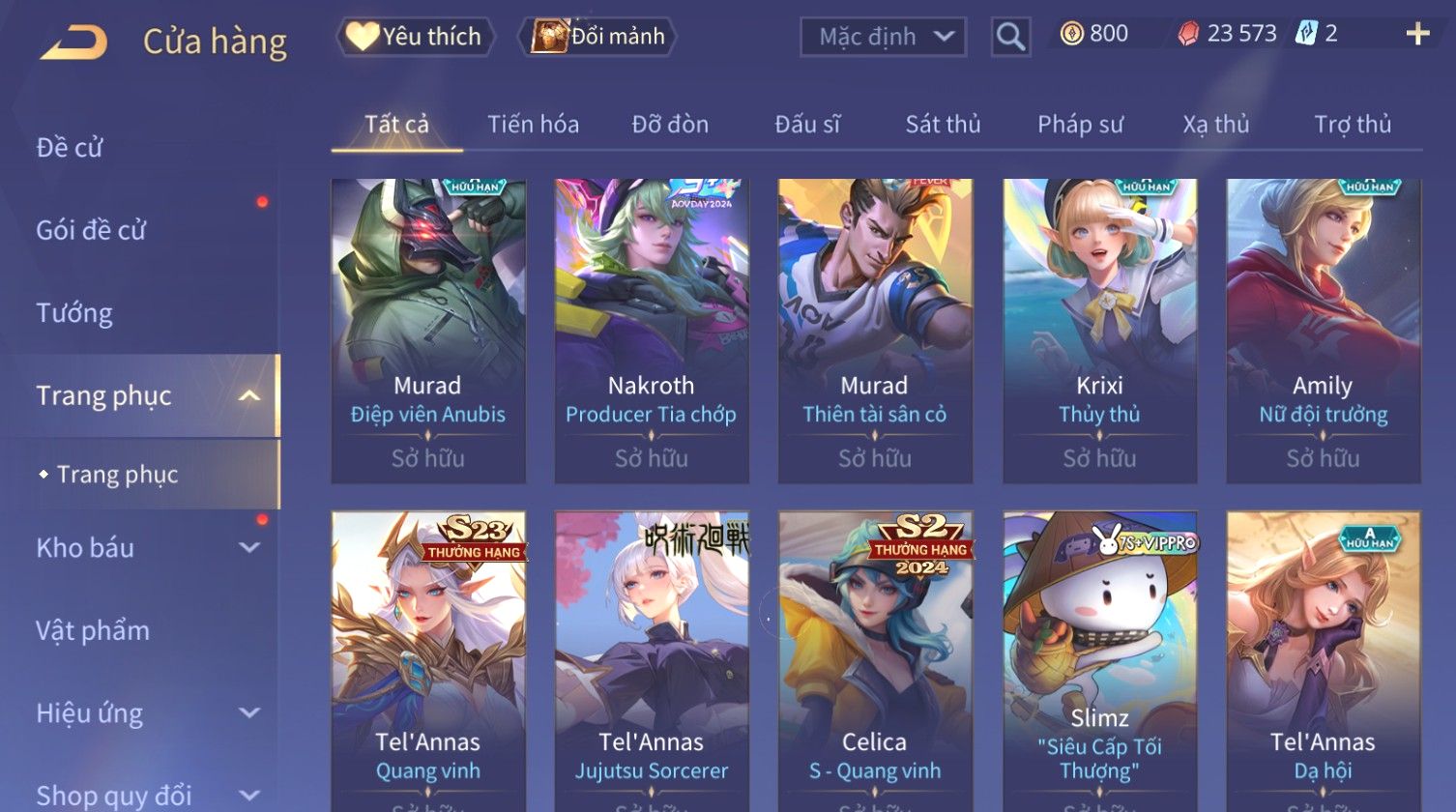
Task: Open the Đề cử menu entry
Action: click(x=70, y=148)
